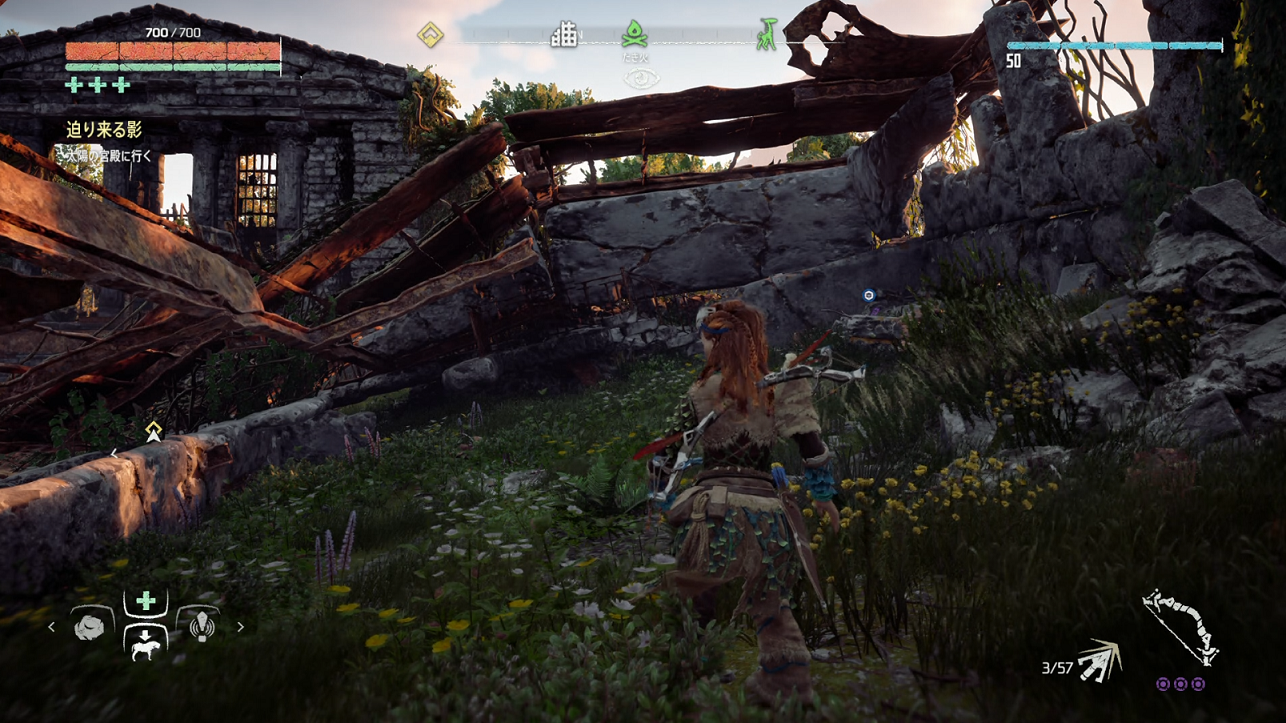Open the tracked quest 迫り来る影
The image size is (1286, 723).
pos(104,130)
